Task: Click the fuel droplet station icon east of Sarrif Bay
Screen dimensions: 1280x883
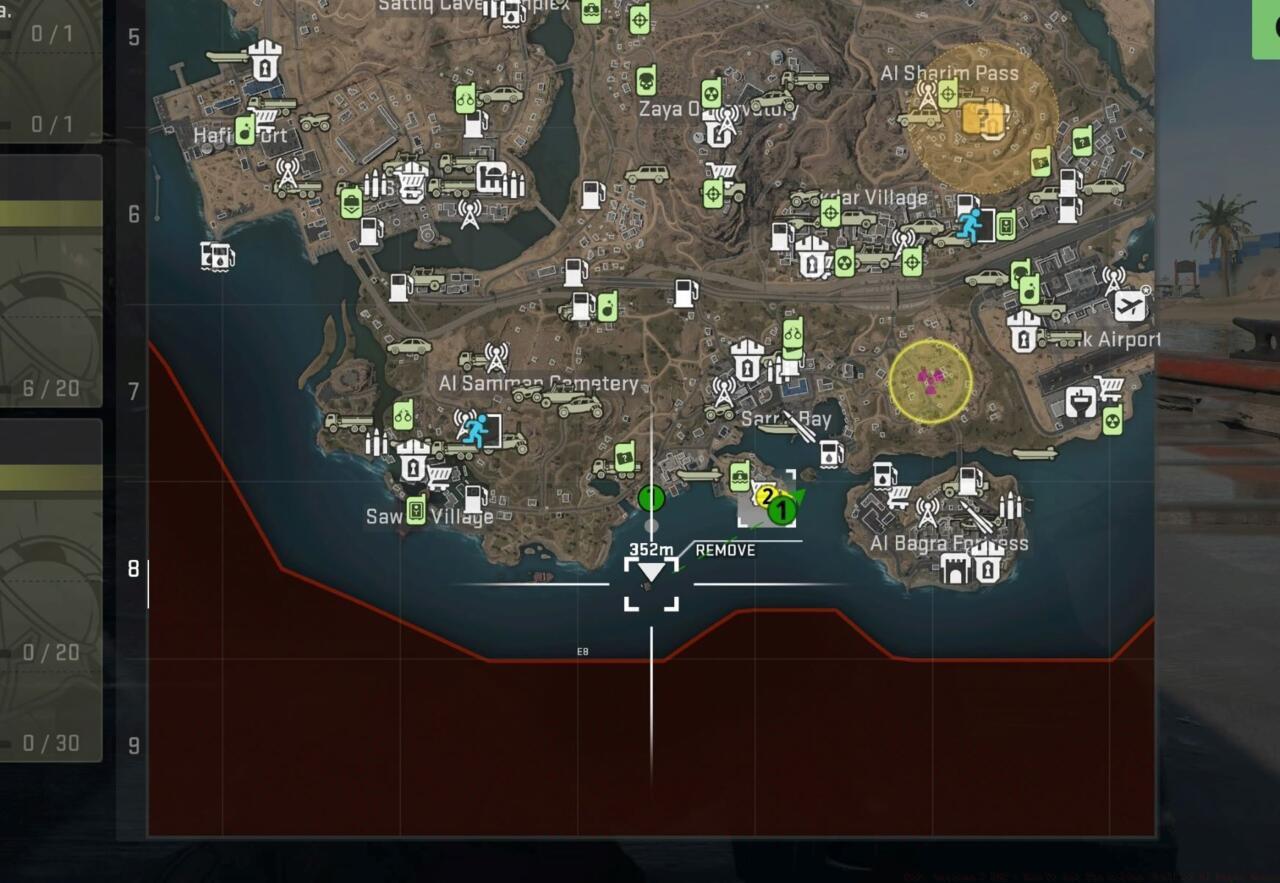Action: [x=830, y=454]
